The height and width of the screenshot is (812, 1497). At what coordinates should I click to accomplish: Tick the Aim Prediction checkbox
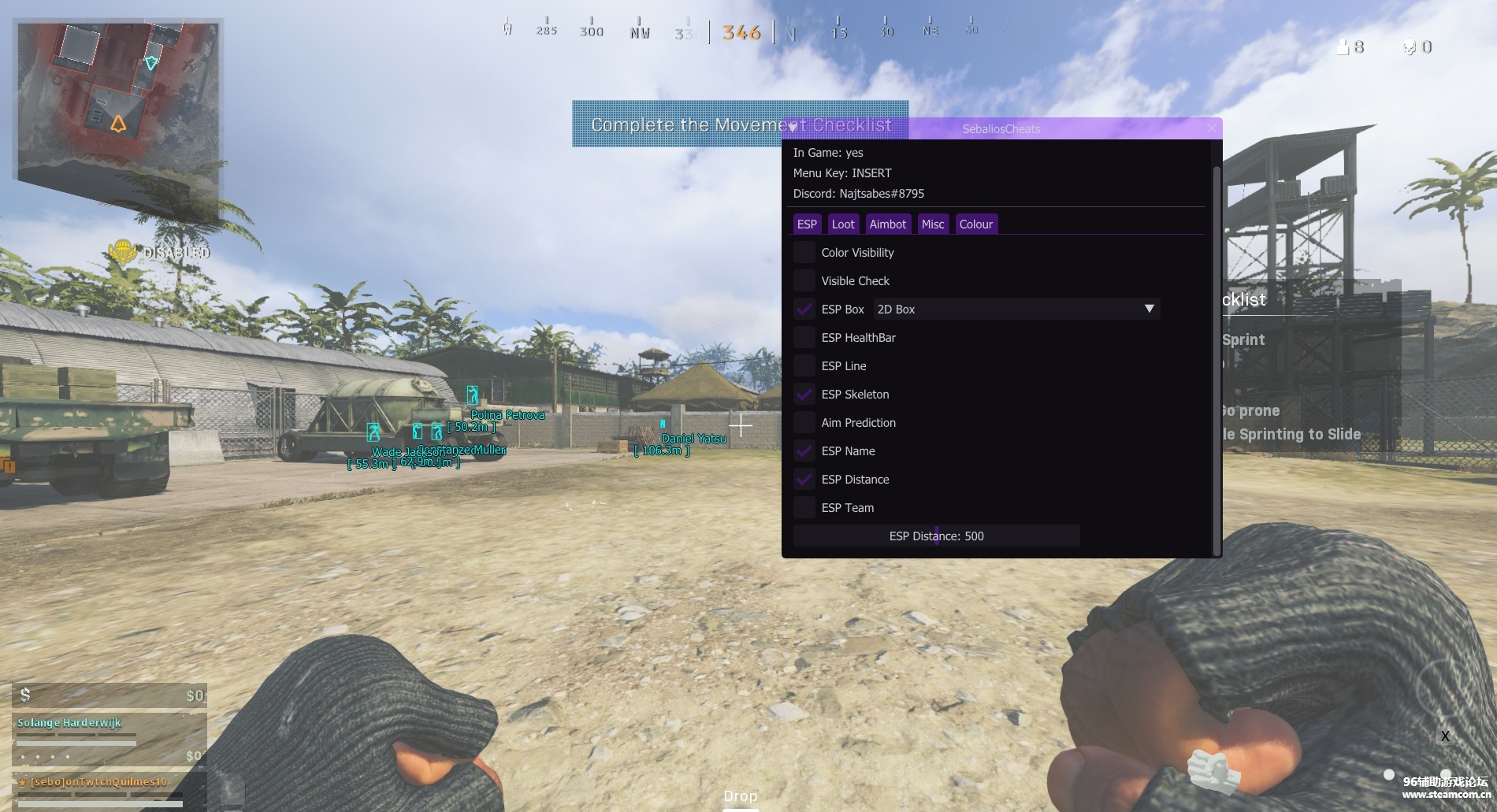pos(804,423)
